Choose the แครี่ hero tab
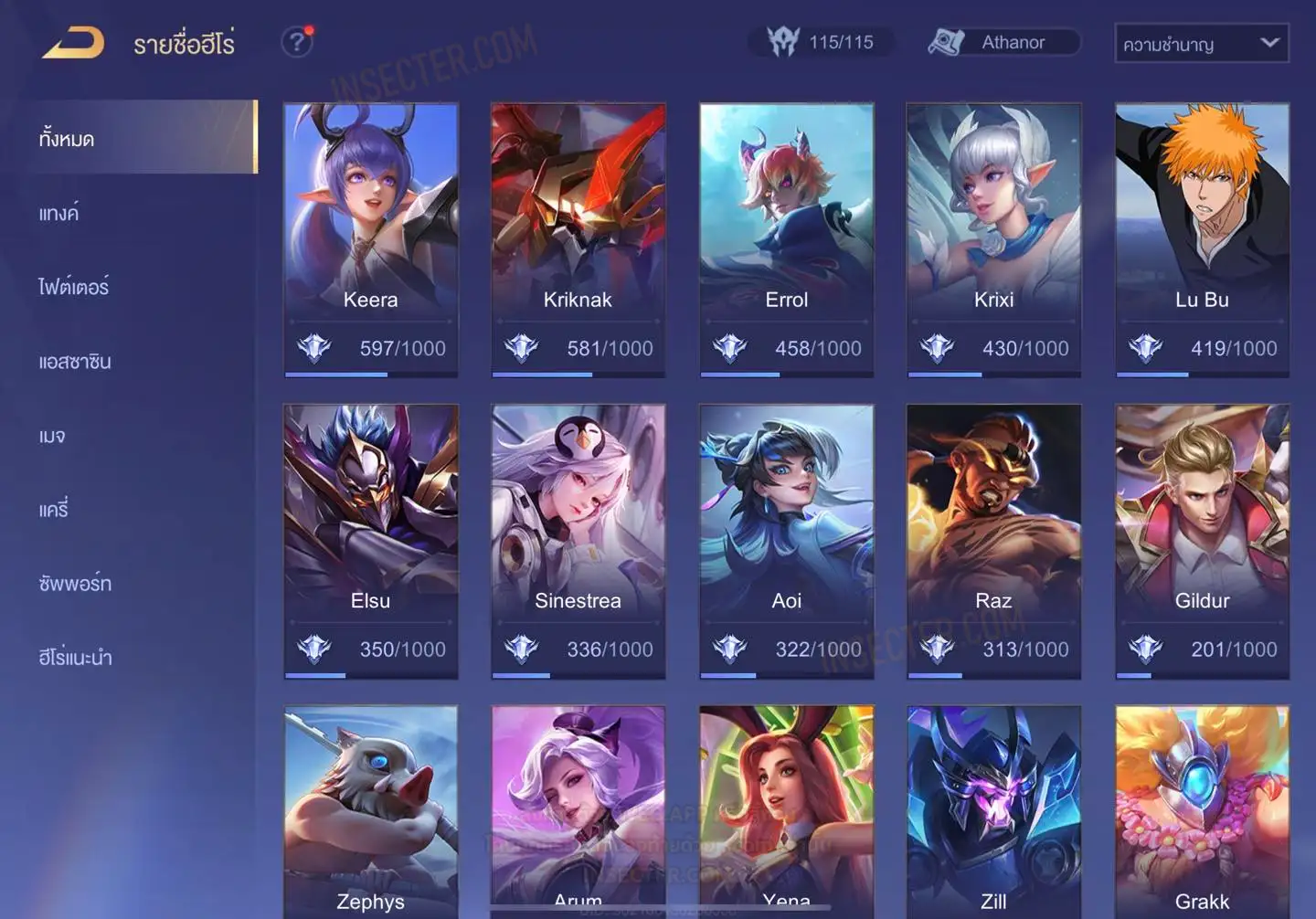1316x919 pixels. coord(54,510)
